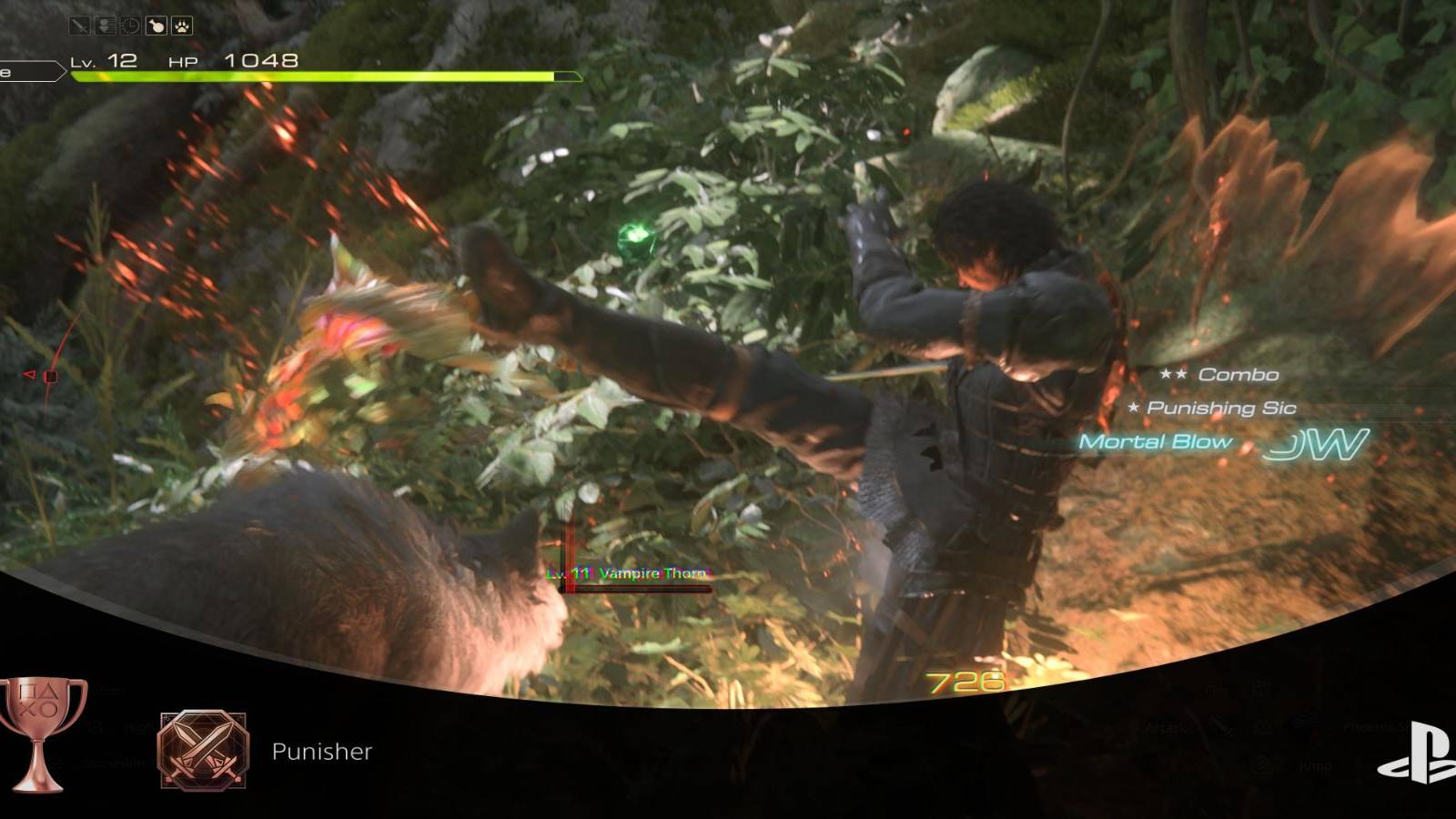
Task: Click the paw companion icon in the HUD
Action: [x=182, y=25]
